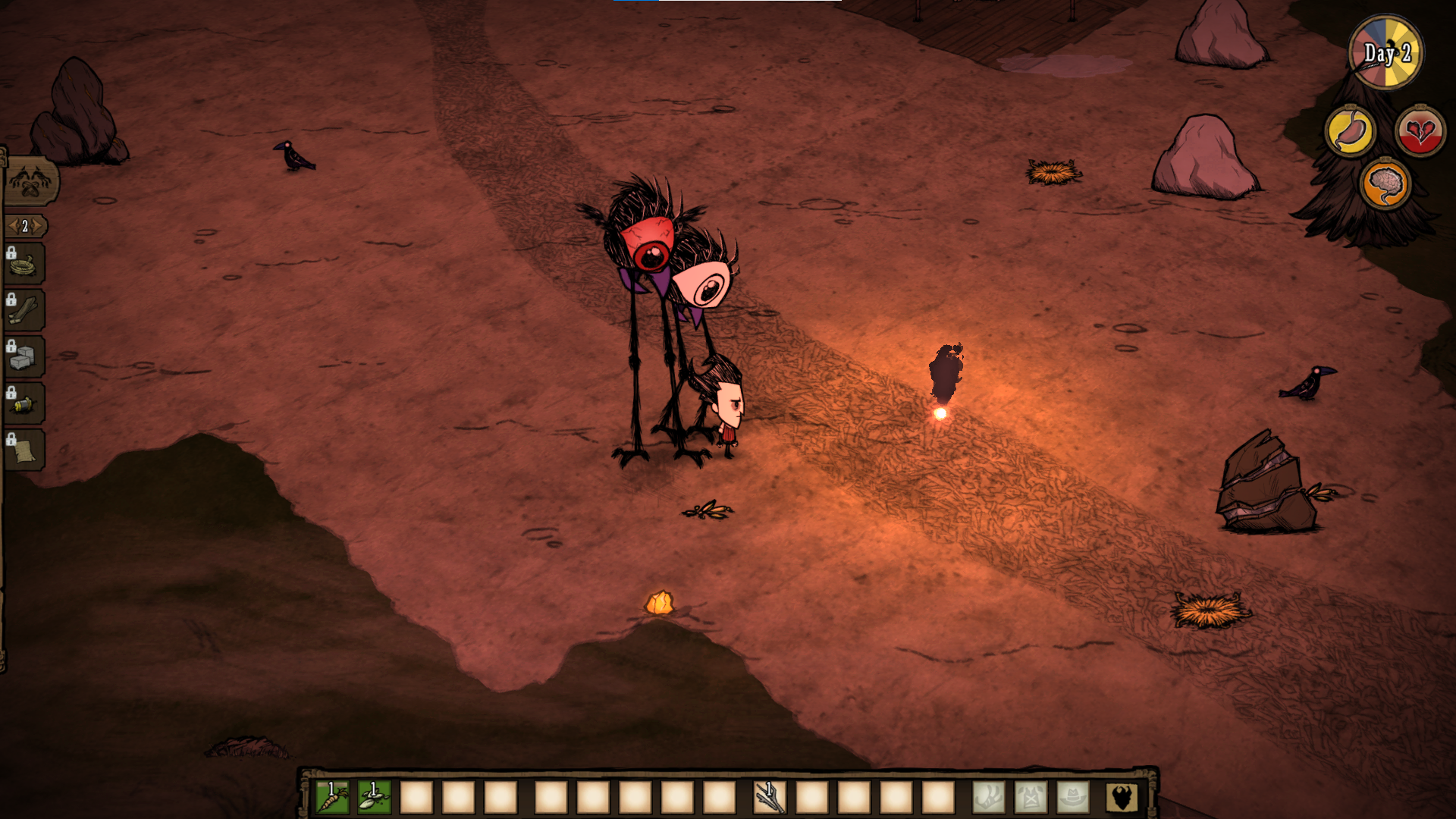Select the seeds inventory slot
The height and width of the screenshot is (819, 1456).
click(375, 798)
